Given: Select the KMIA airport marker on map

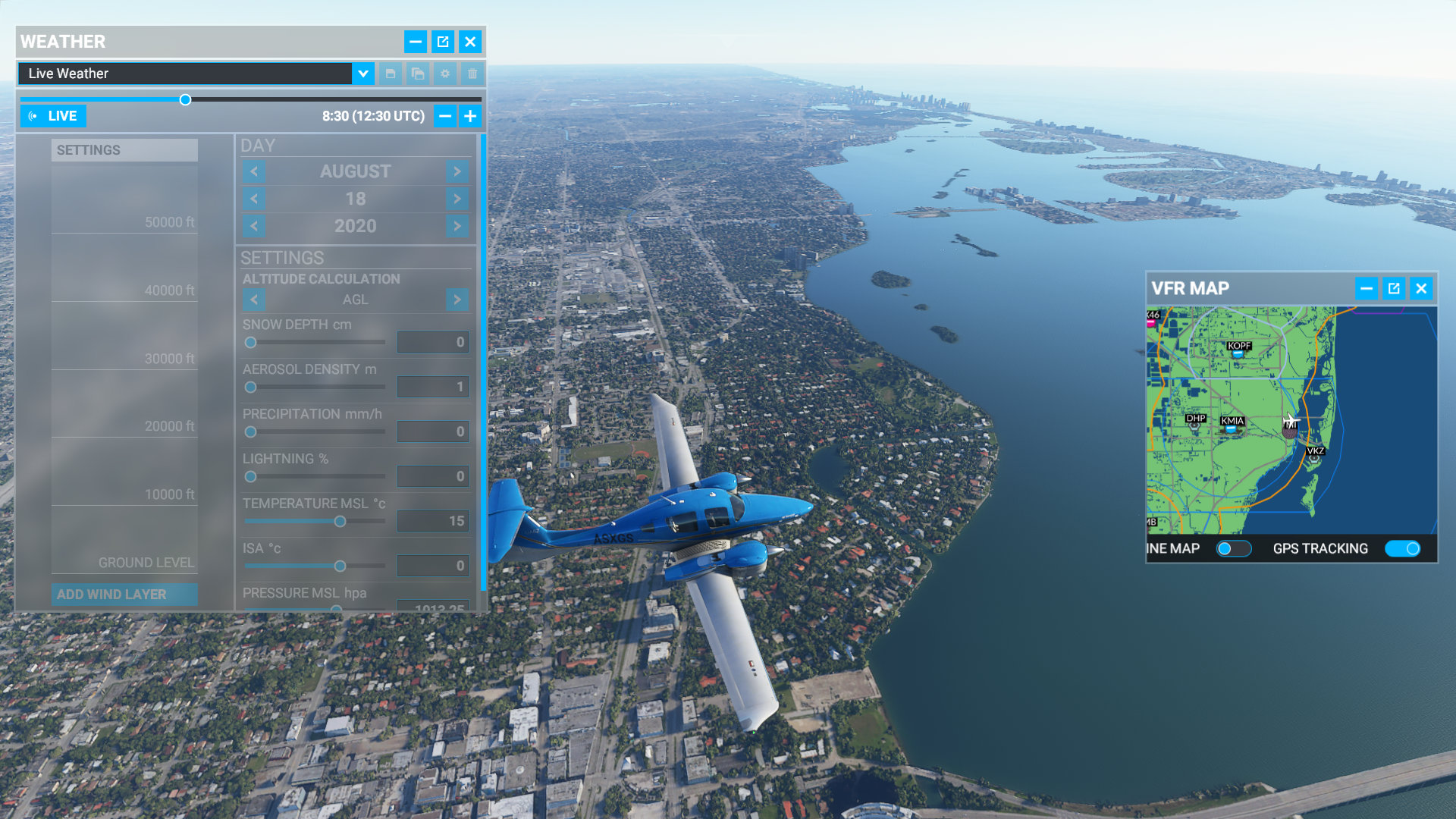Looking at the screenshot, I should [x=1232, y=424].
